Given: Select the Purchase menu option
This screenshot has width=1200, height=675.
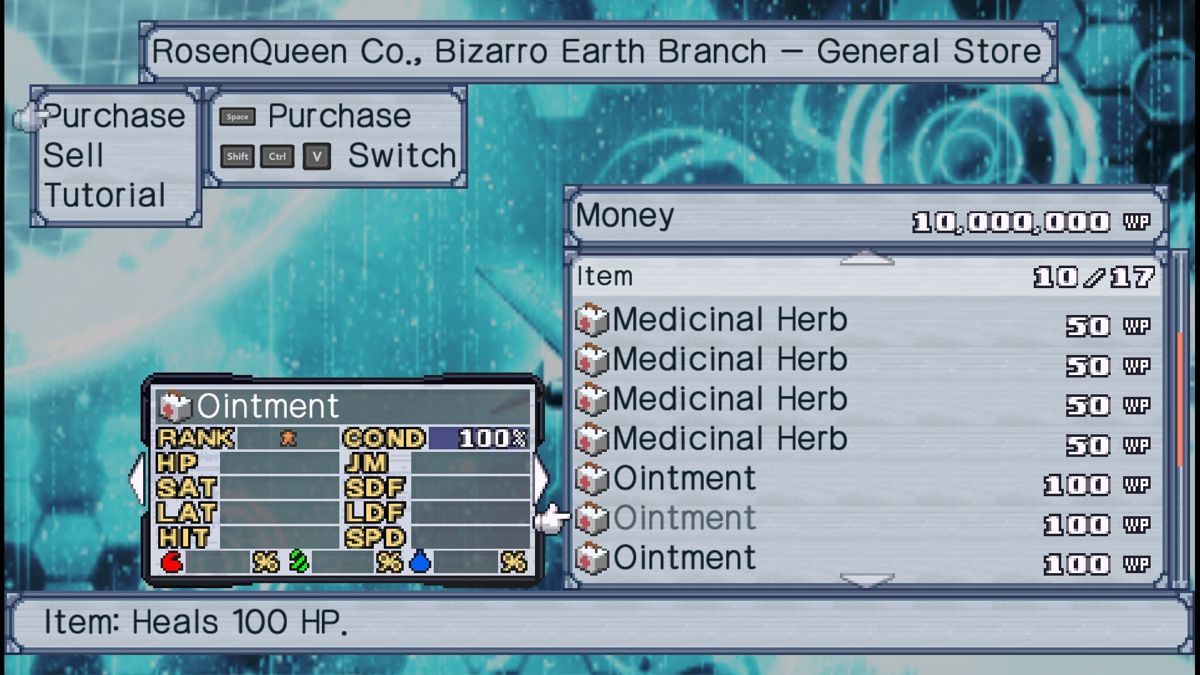Looking at the screenshot, I should click(x=114, y=117).
